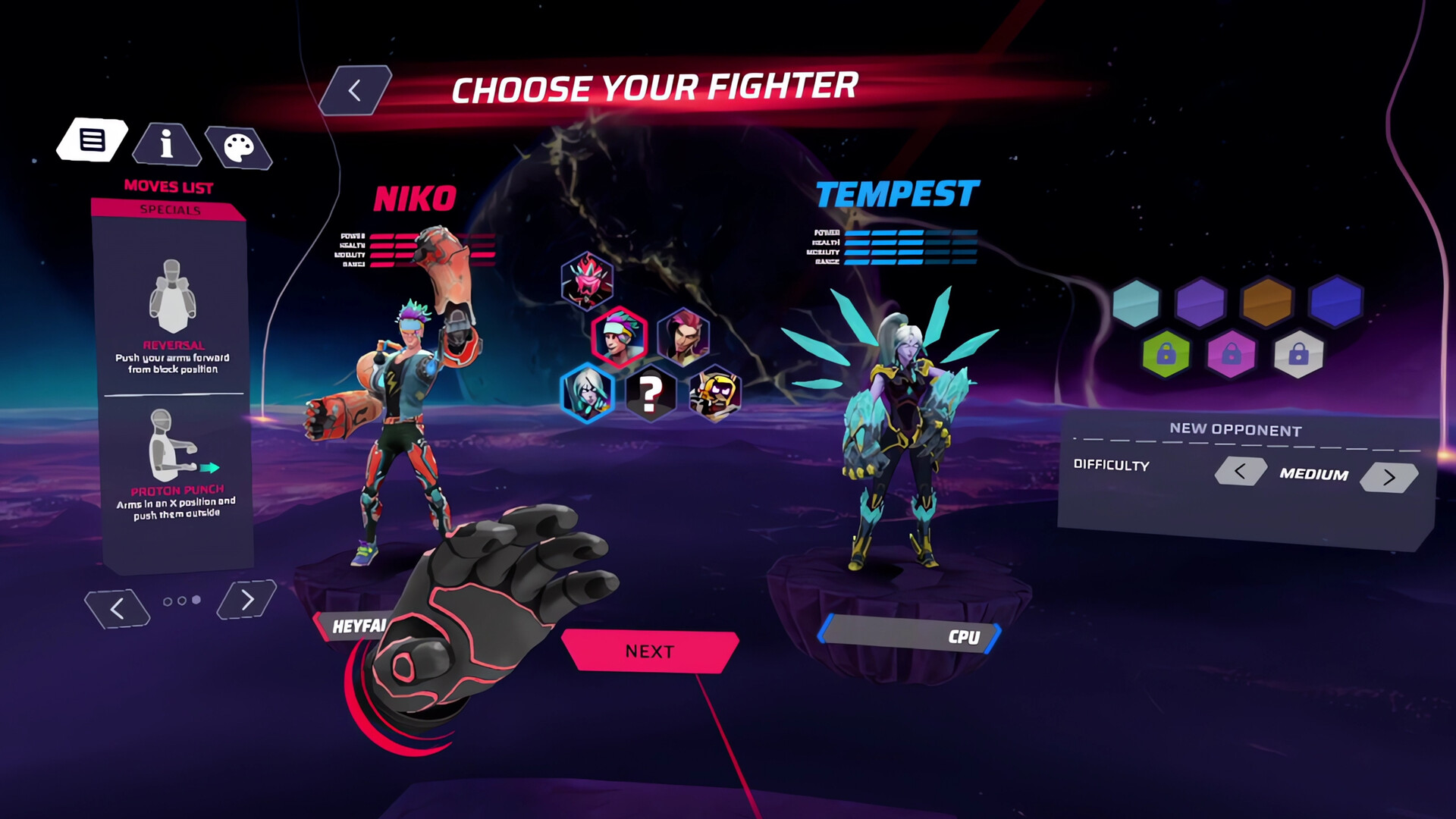Image resolution: width=1456 pixels, height=819 pixels.
Task: Select the yellow robot fighter portrait
Action: click(714, 394)
